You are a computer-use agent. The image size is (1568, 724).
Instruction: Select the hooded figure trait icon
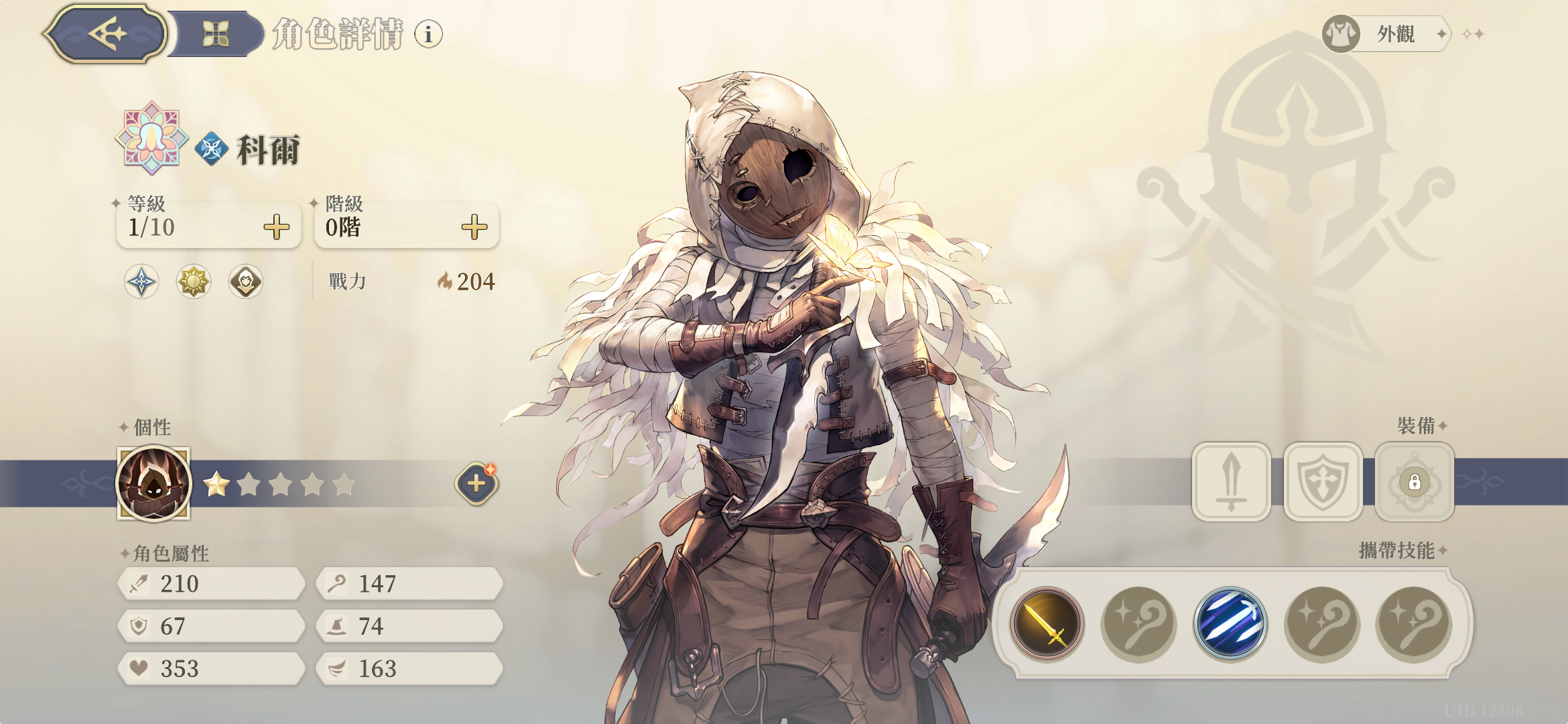coord(246,282)
